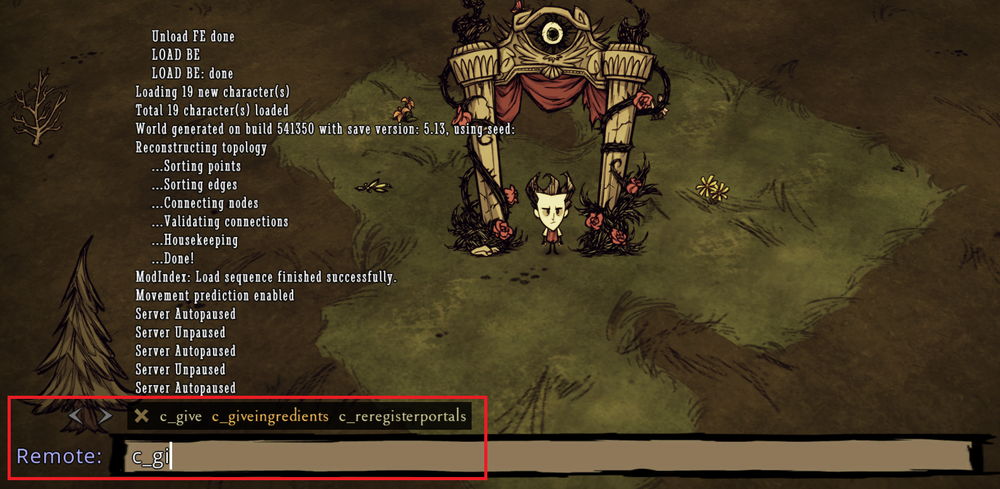Screen dimensions: 1000x489
Task: Click the Remote console input field
Action: click(x=550, y=458)
